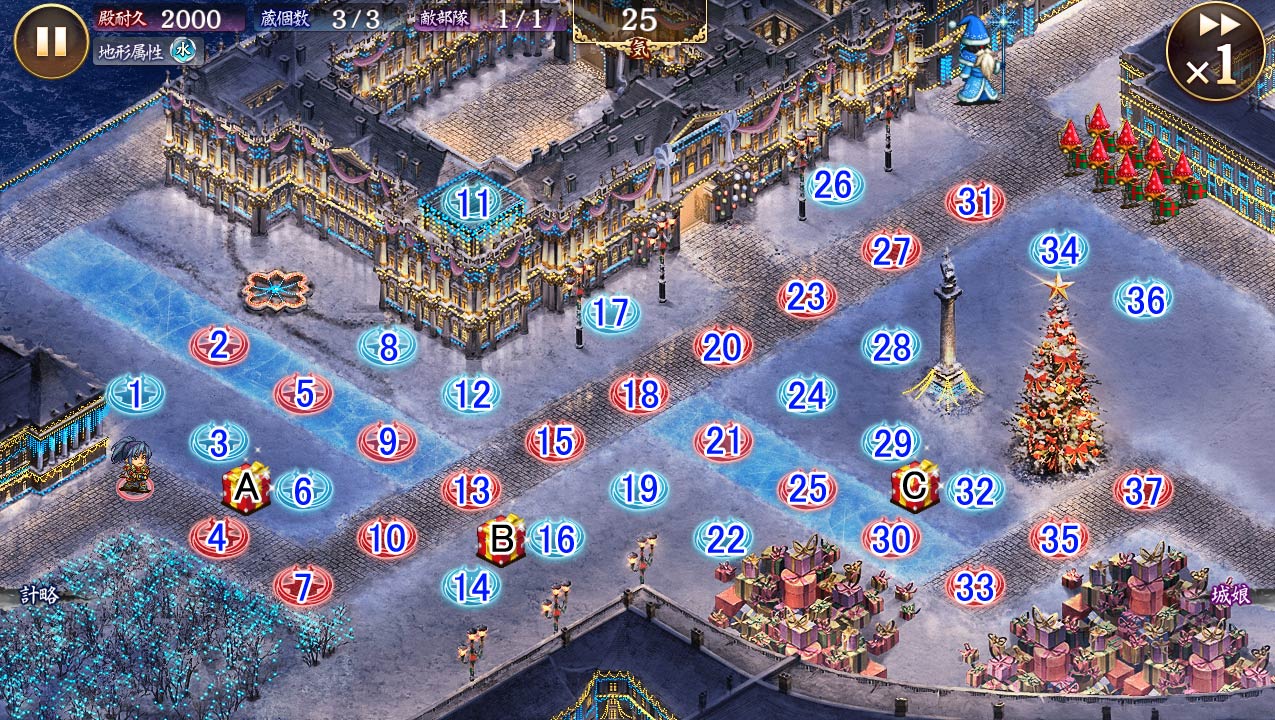Select red placement tile 18
The height and width of the screenshot is (720, 1275).
(x=639, y=395)
